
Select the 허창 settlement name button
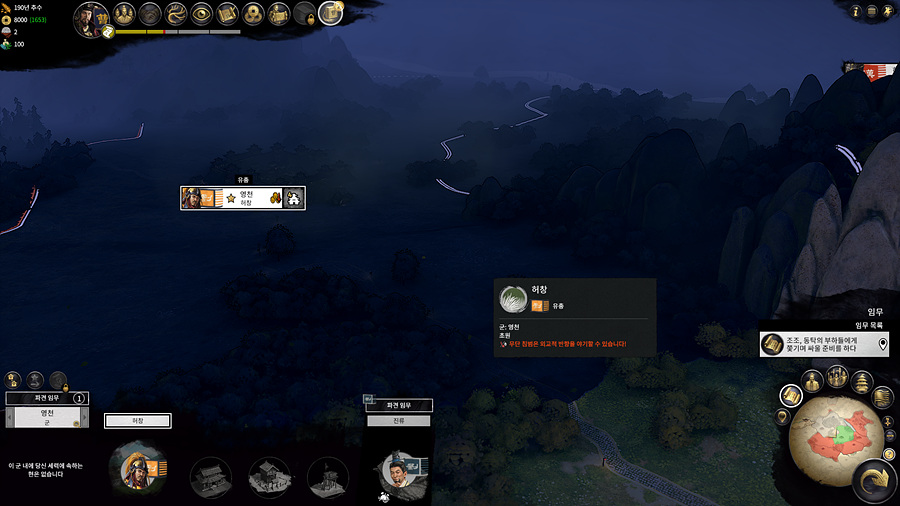point(138,421)
